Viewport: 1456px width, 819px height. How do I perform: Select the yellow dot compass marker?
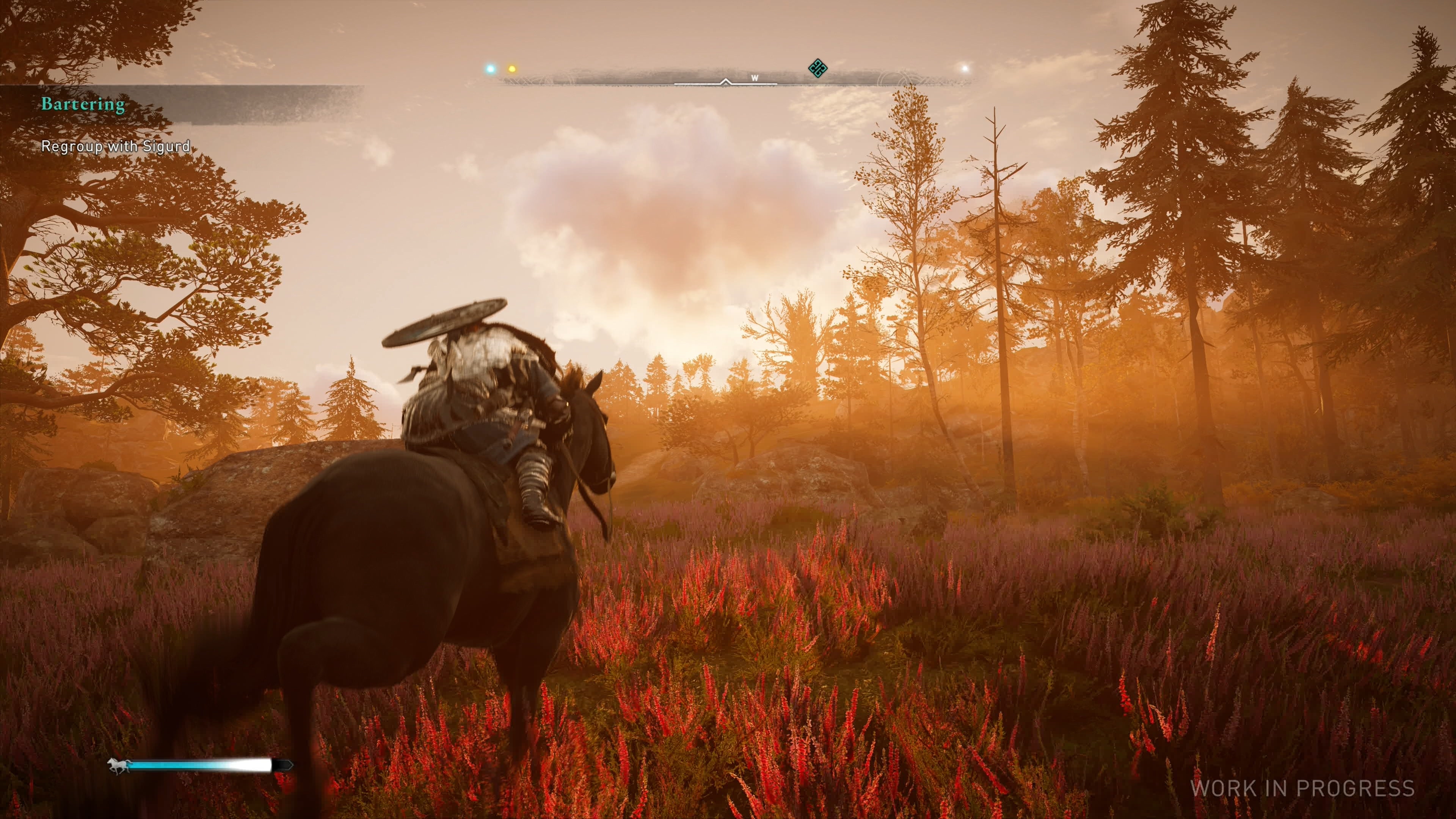click(512, 69)
